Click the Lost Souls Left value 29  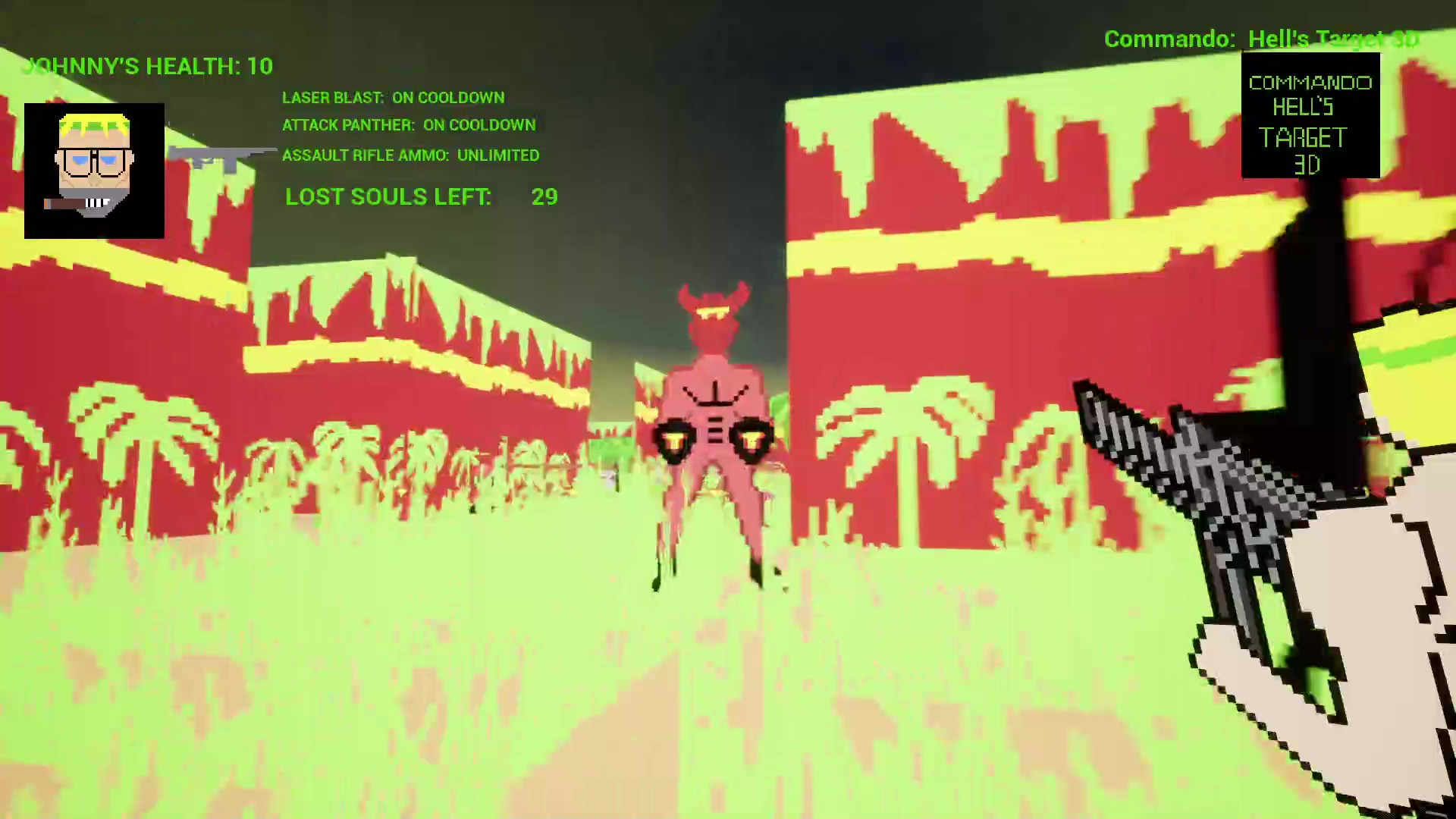pos(544,197)
